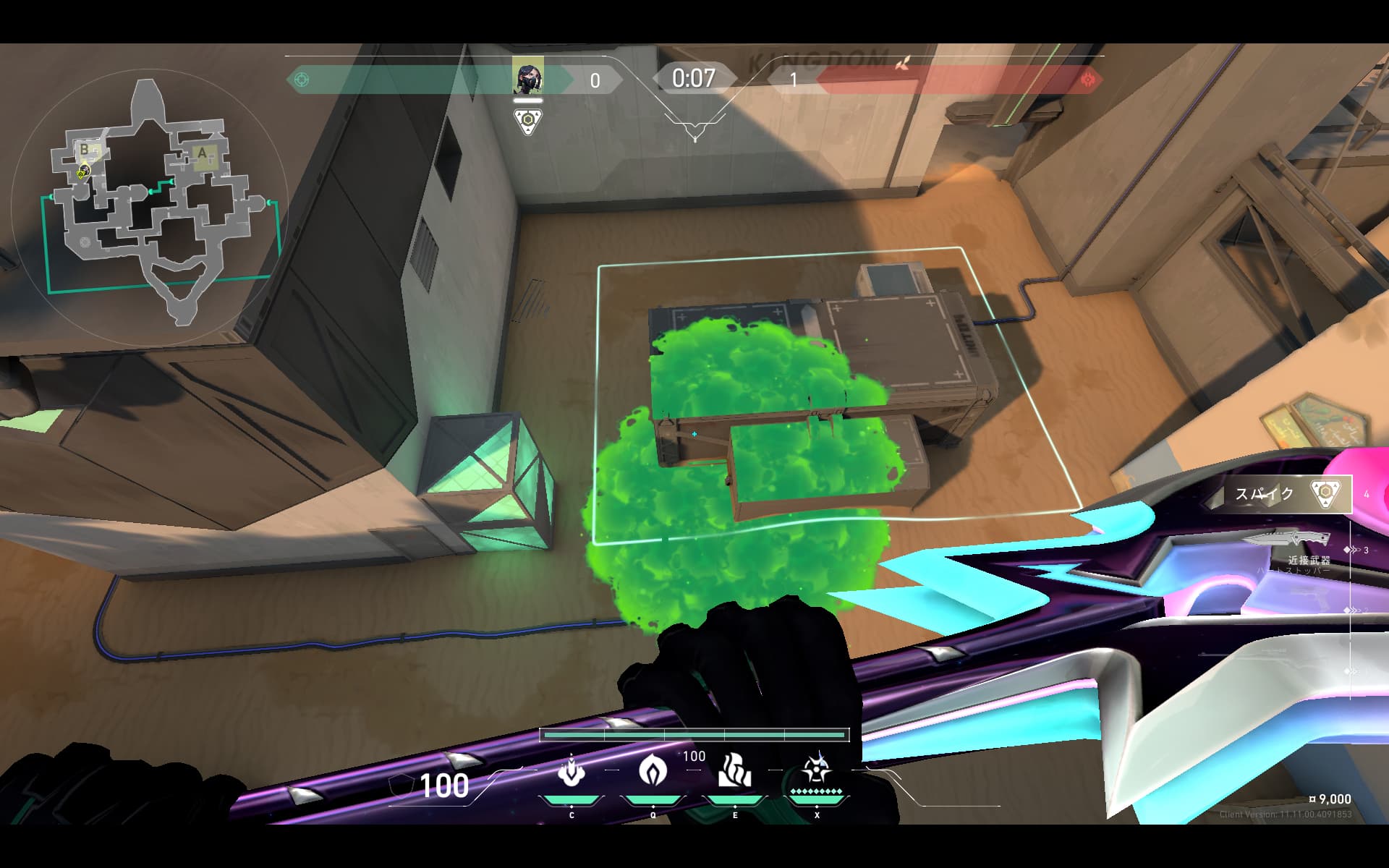Activate the Toxic Screen ability icon
The height and width of the screenshot is (868, 1389).
pos(735,771)
